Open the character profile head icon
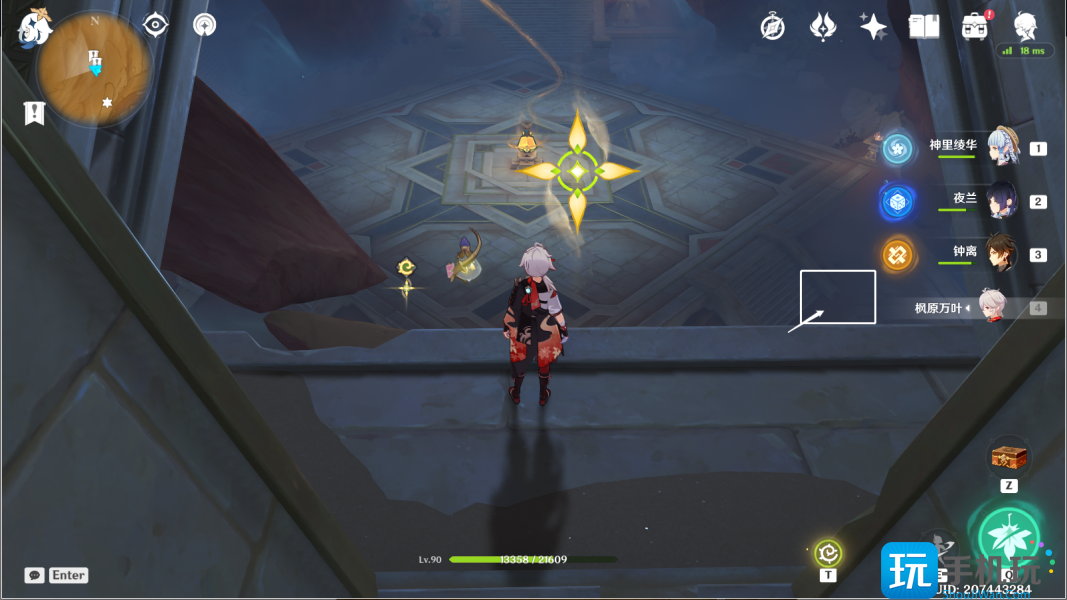This screenshot has width=1067, height=600. (x=1025, y=26)
